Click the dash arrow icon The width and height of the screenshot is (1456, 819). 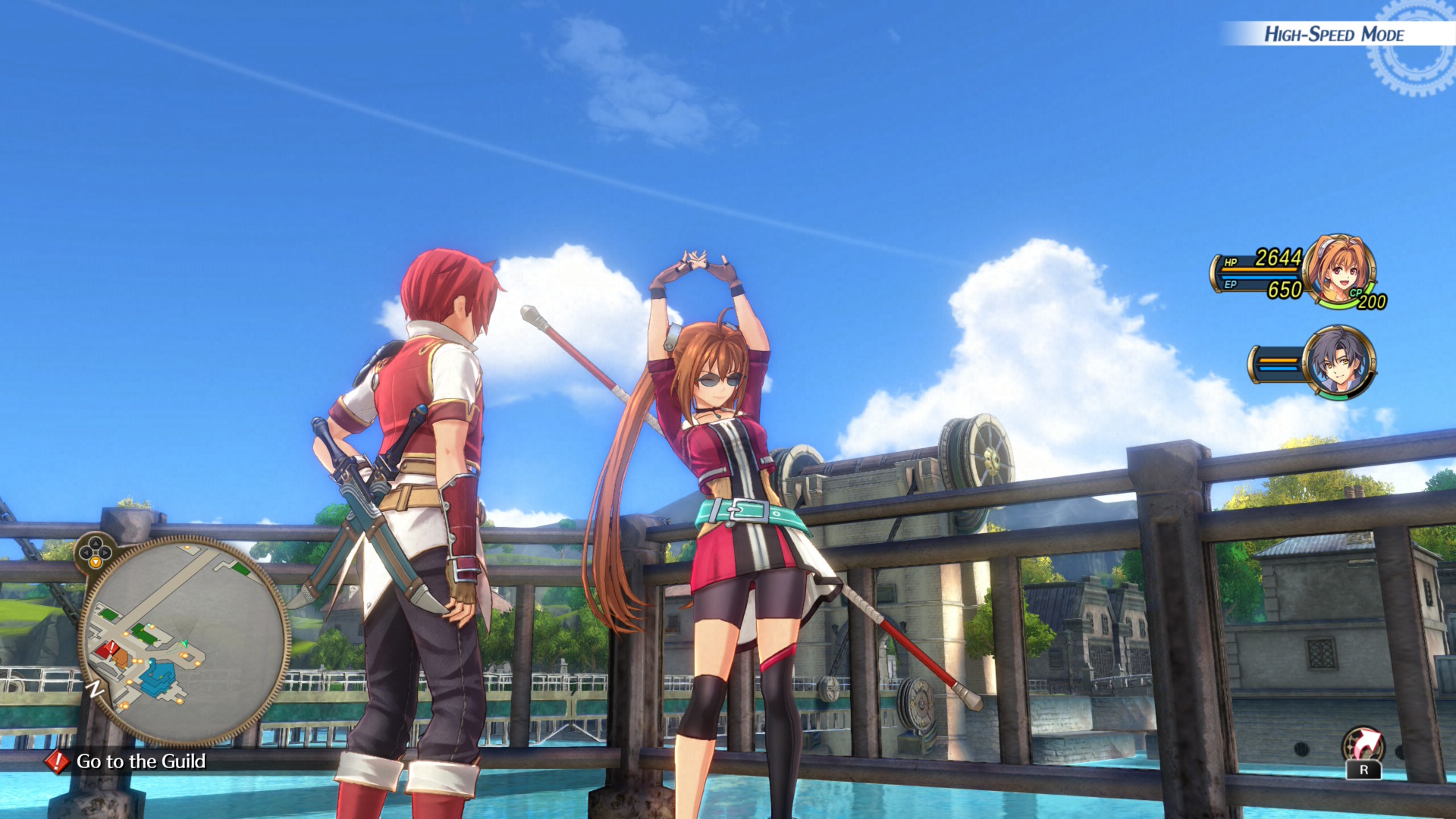pos(1363,746)
